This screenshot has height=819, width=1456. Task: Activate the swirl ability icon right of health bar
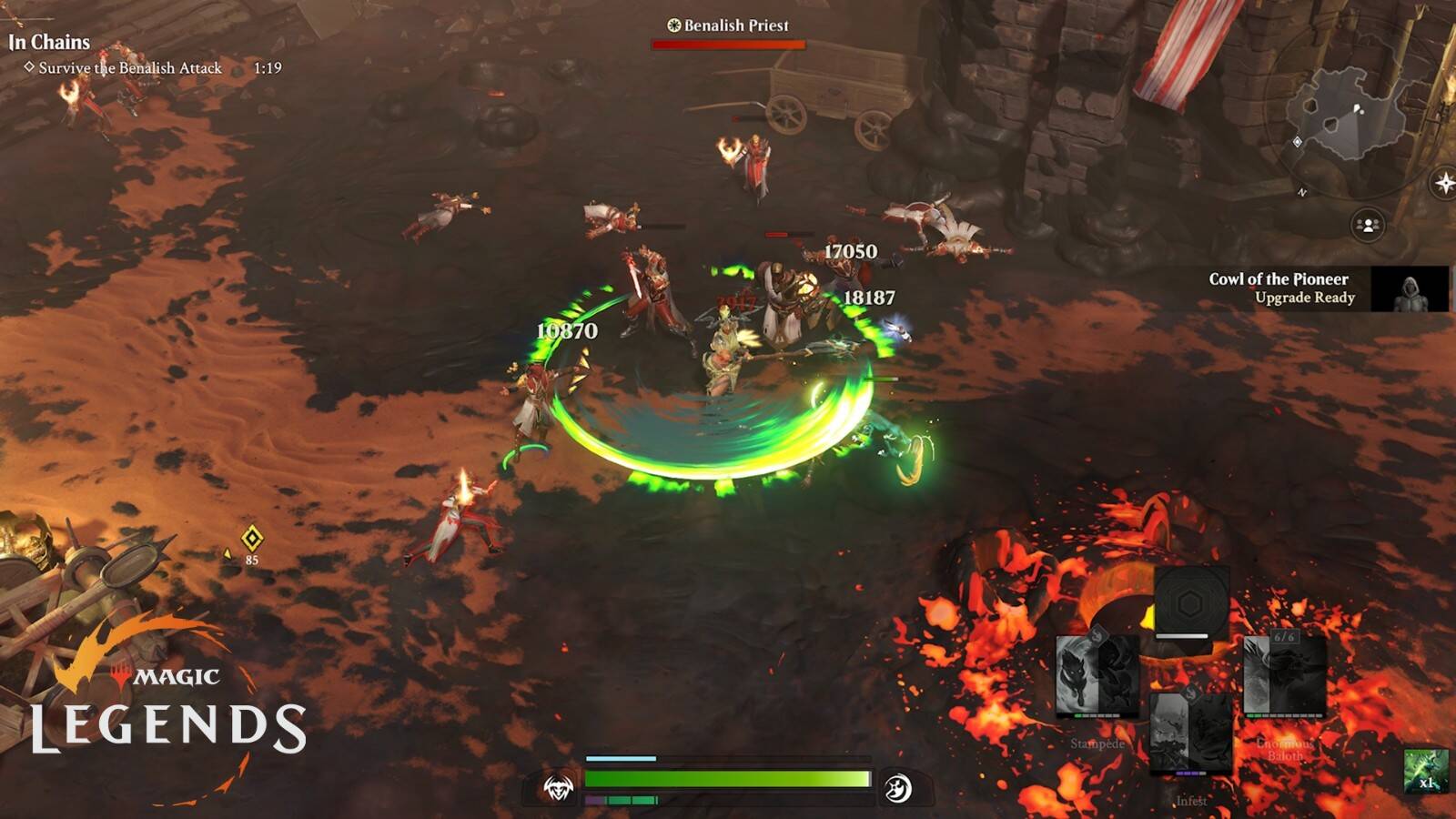click(x=897, y=788)
